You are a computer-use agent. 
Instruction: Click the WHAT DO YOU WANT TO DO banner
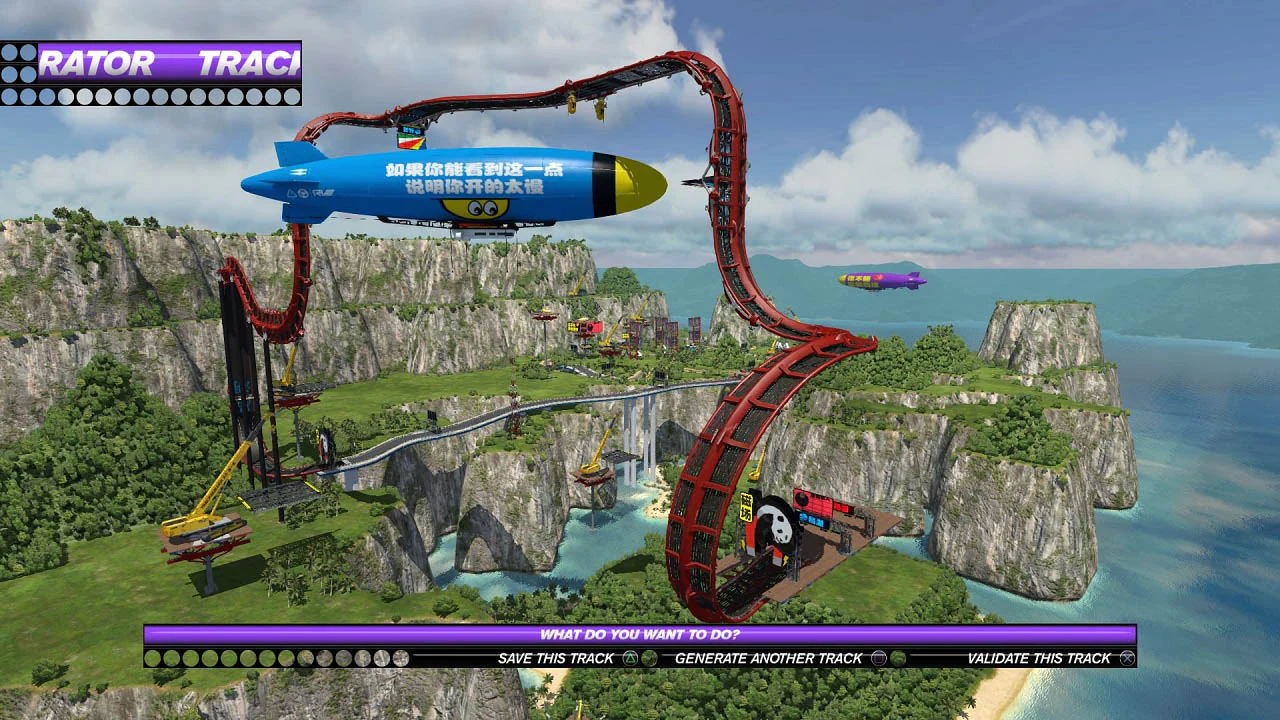[x=640, y=632]
